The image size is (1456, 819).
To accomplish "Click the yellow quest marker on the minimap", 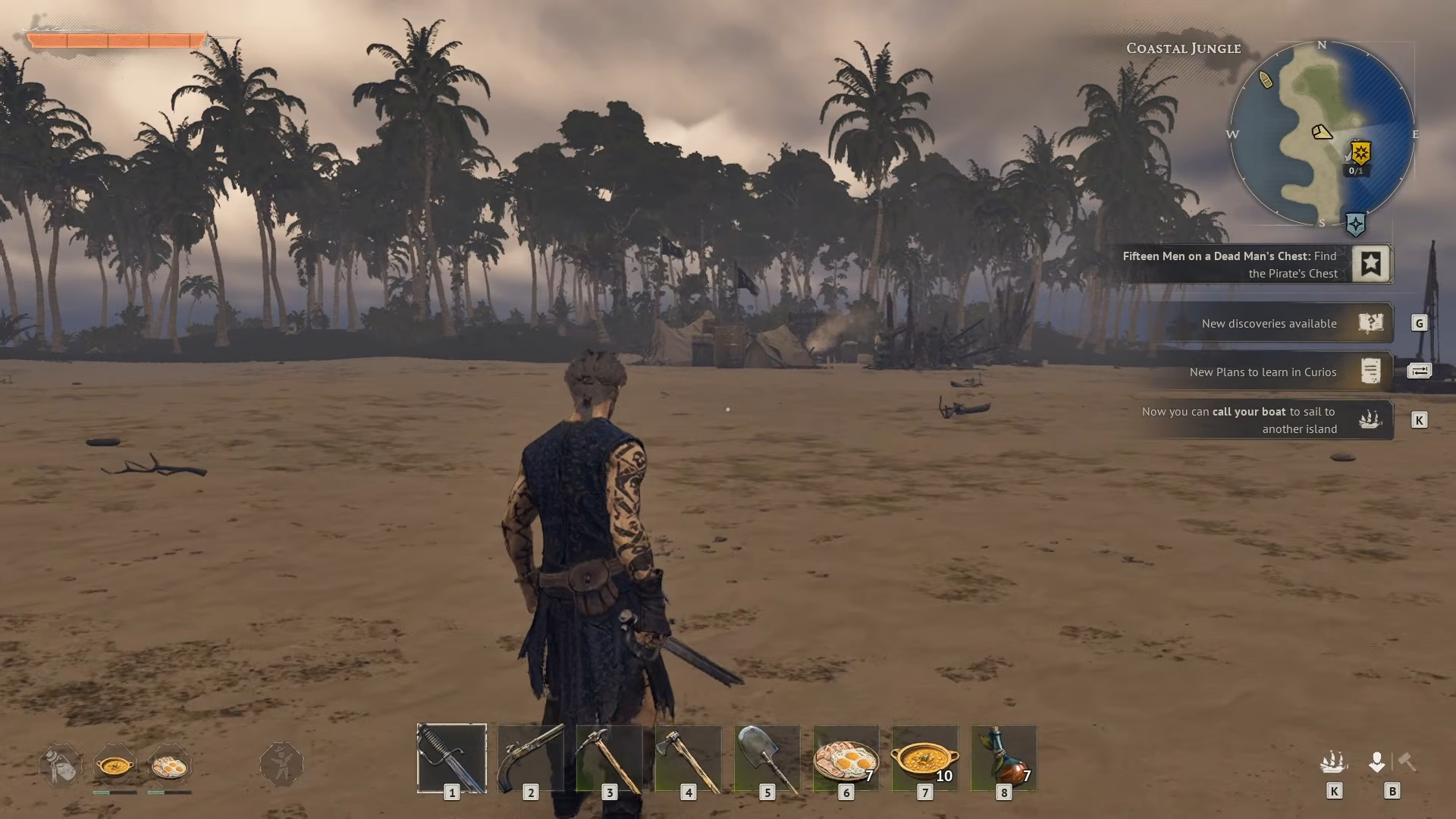I will click(1360, 153).
